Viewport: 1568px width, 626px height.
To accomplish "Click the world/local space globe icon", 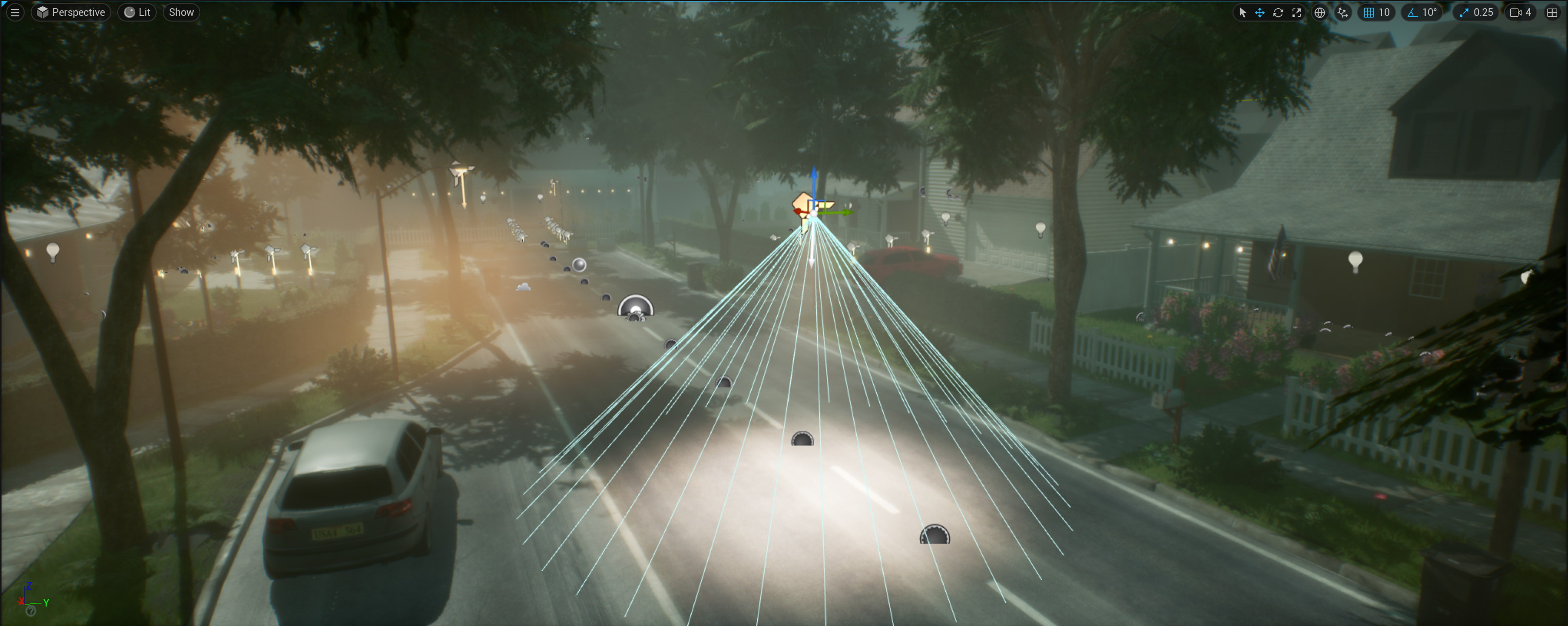I will 1320,12.
